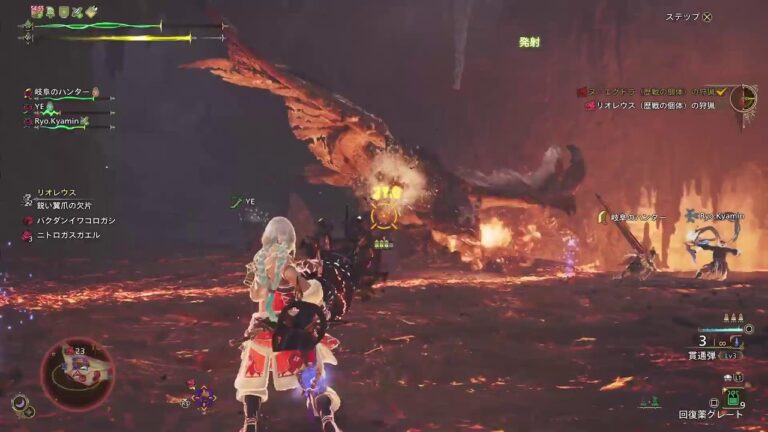The height and width of the screenshot is (432, 768).
Task: Click the purple radial shortcut icon
Action: (204, 398)
